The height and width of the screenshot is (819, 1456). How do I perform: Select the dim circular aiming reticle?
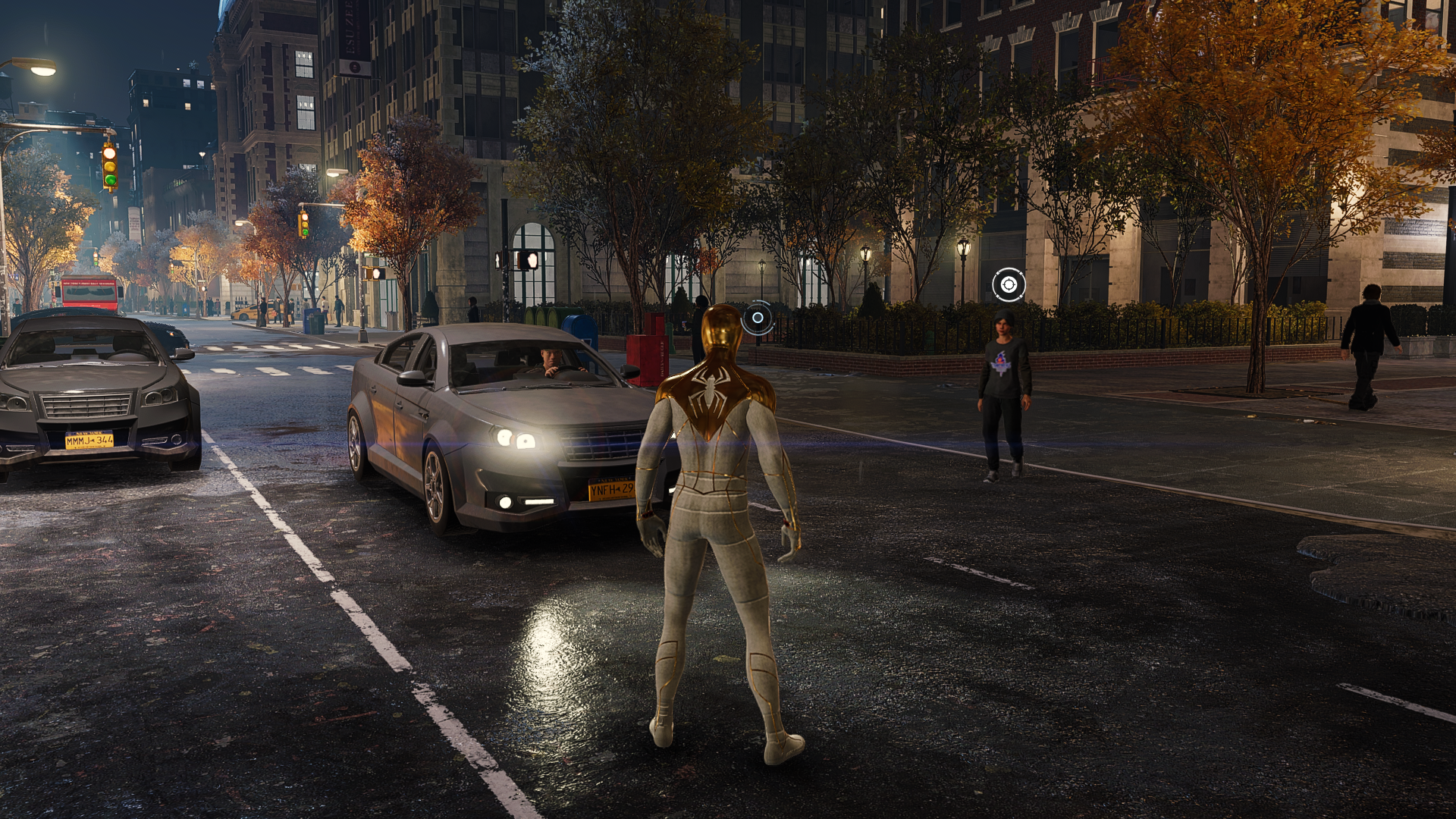click(x=757, y=318)
